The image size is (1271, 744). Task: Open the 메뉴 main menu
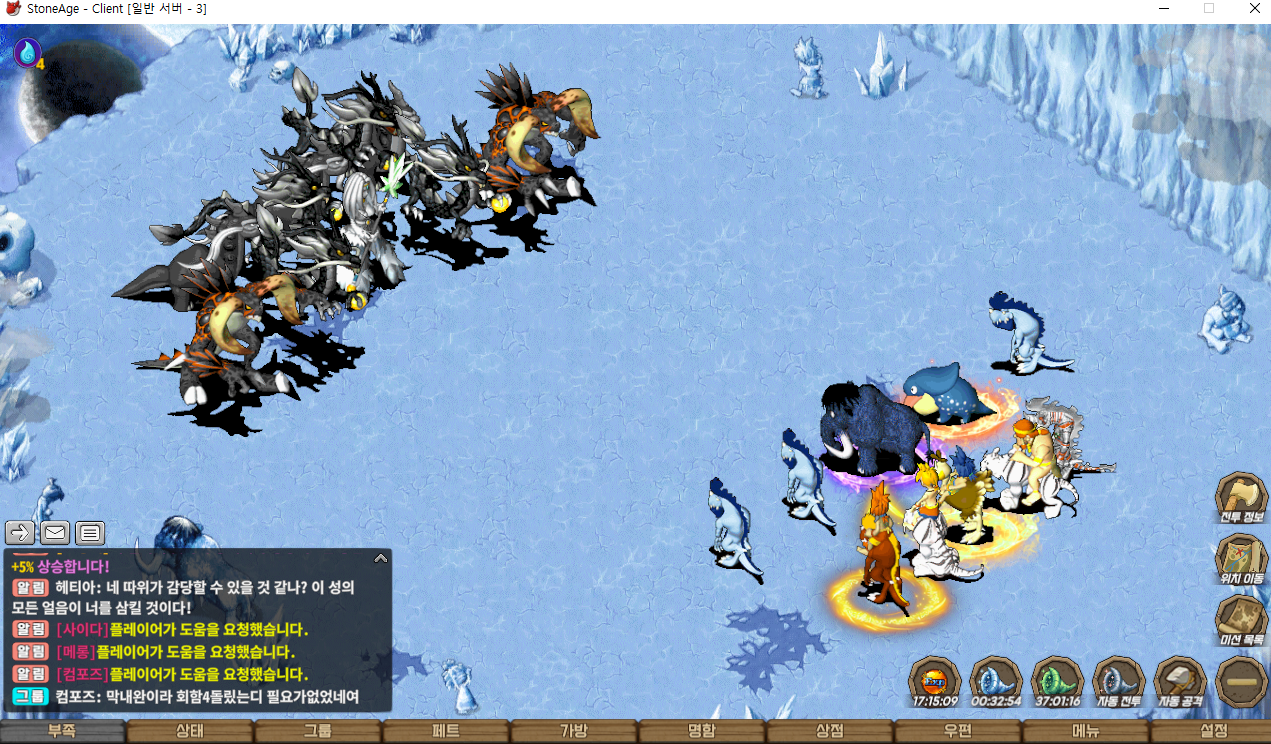[x=1086, y=731]
